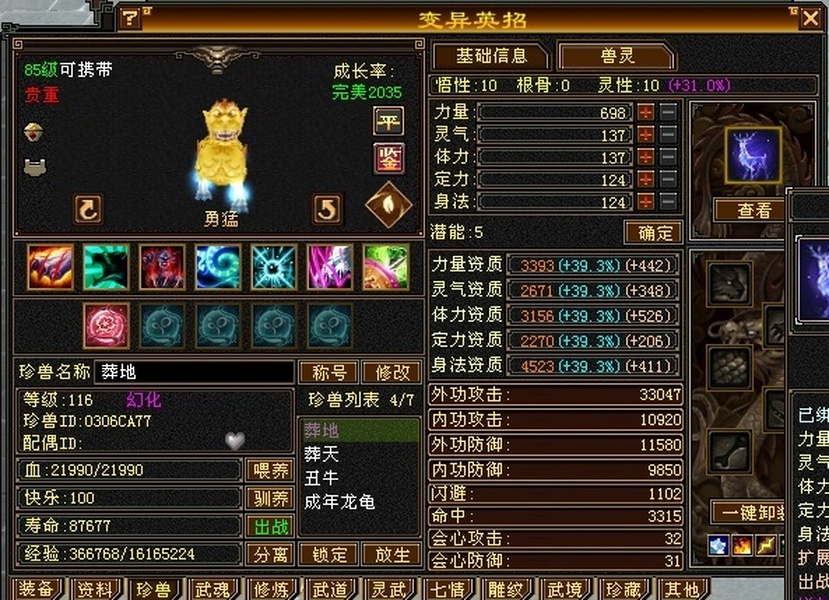
Task: Select the 鉴 appraise button
Action: 388,157
